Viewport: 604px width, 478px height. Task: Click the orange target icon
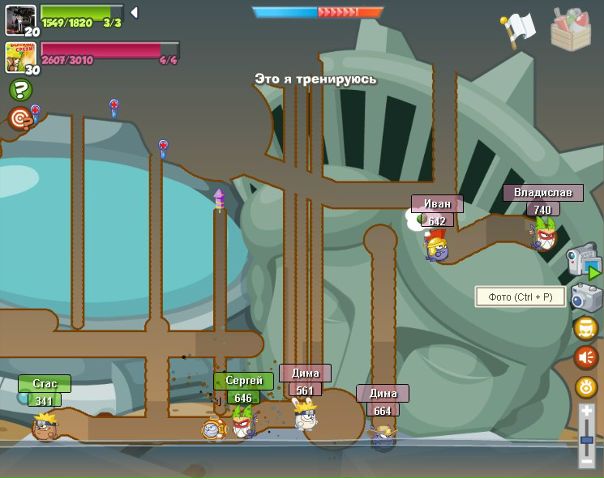point(19,119)
